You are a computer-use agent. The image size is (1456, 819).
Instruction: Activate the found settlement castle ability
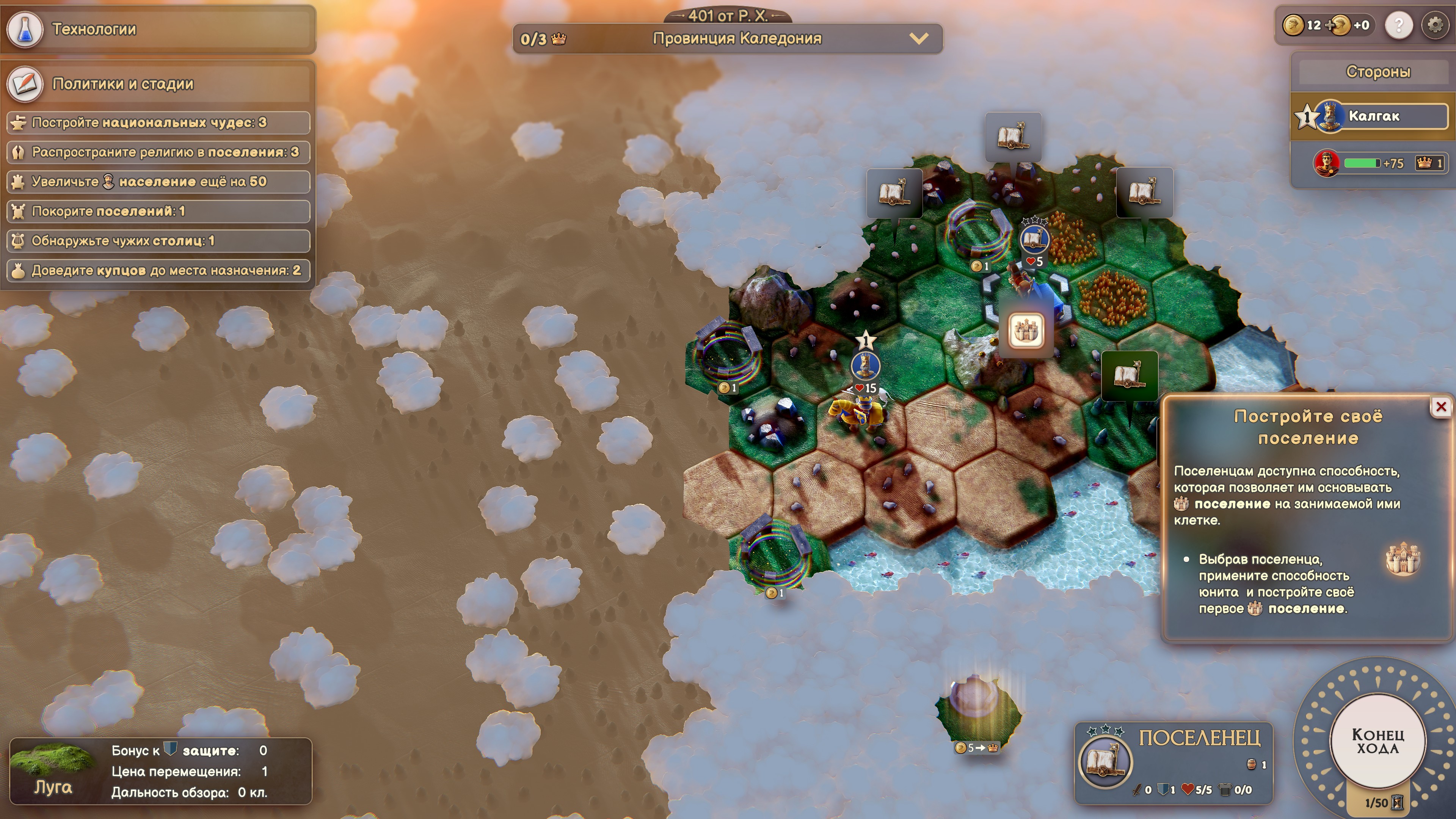point(1025,331)
